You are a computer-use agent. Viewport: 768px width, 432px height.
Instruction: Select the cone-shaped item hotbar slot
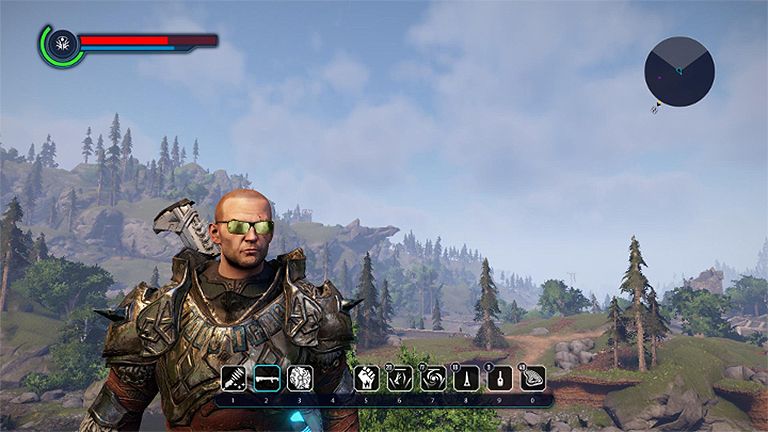467,378
